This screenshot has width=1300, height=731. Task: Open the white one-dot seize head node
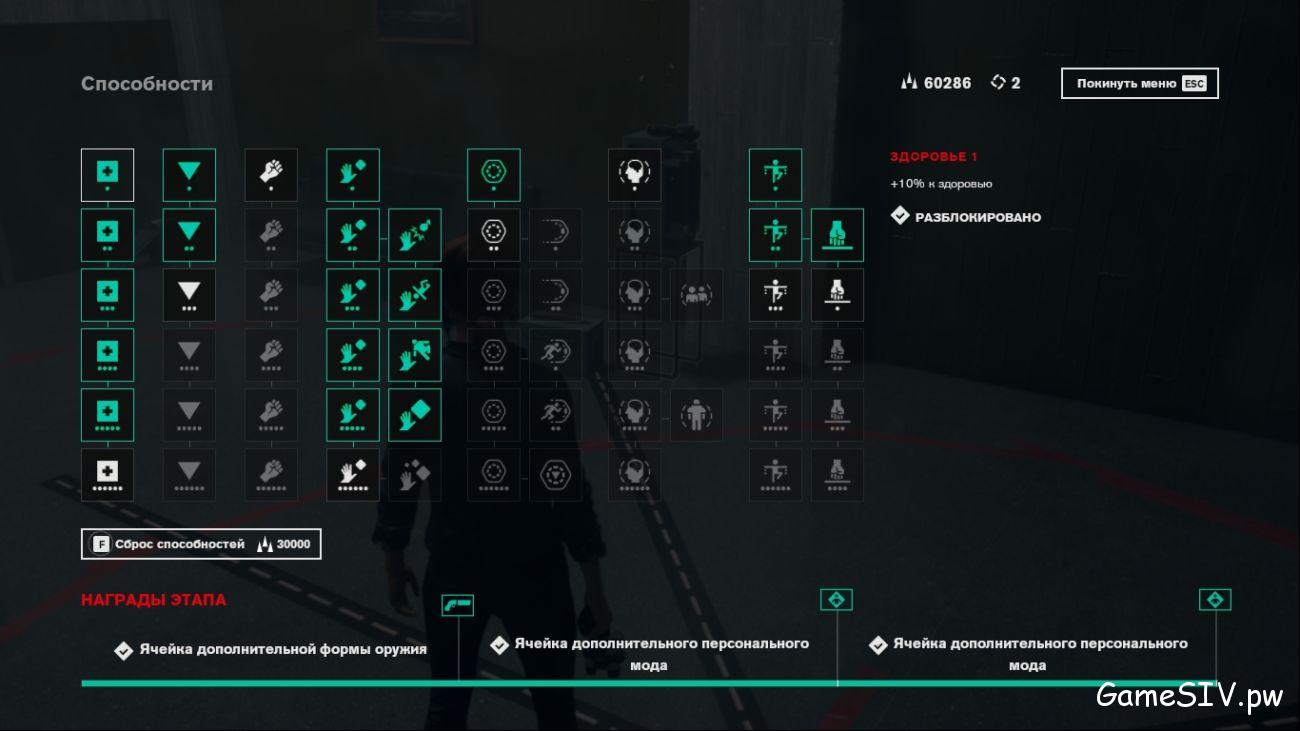point(634,175)
